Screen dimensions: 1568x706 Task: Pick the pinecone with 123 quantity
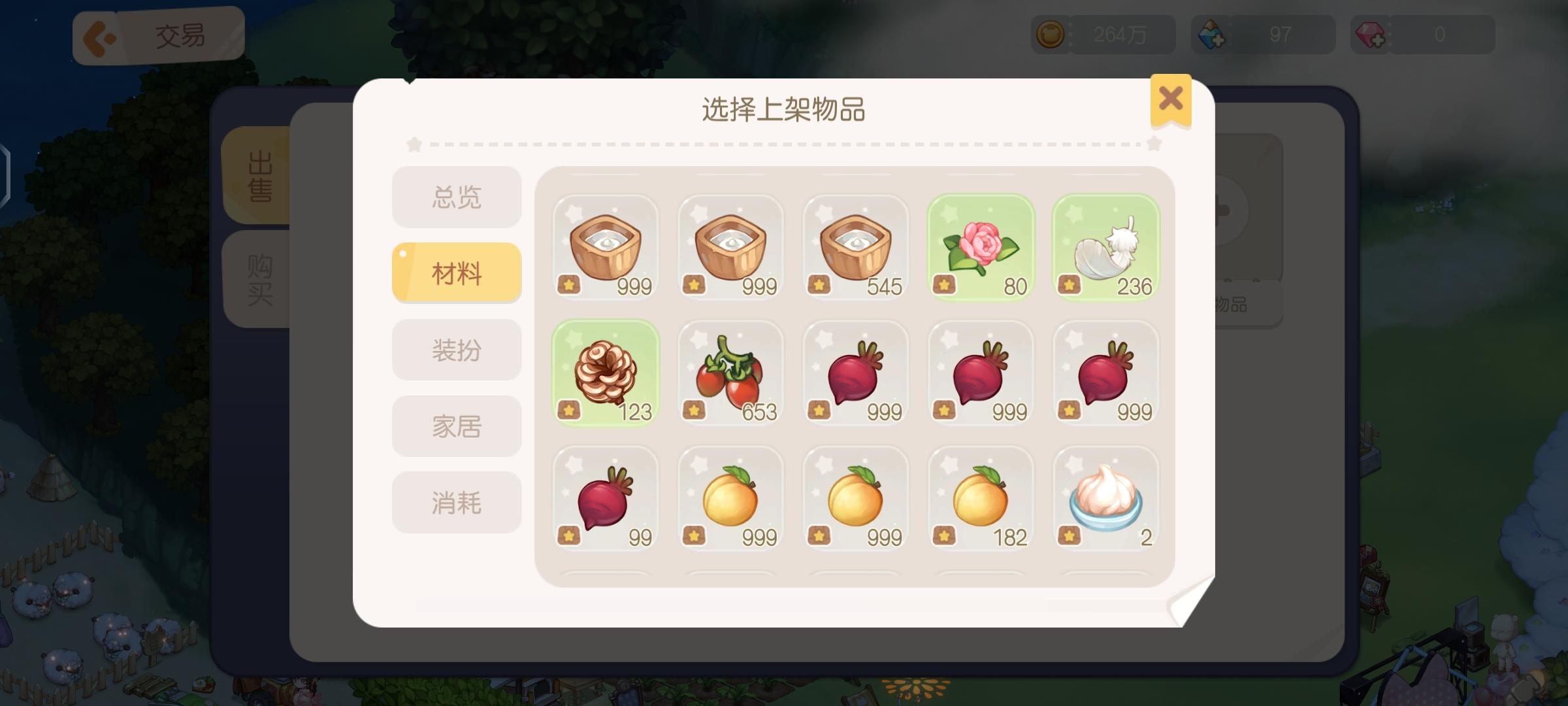pos(604,374)
